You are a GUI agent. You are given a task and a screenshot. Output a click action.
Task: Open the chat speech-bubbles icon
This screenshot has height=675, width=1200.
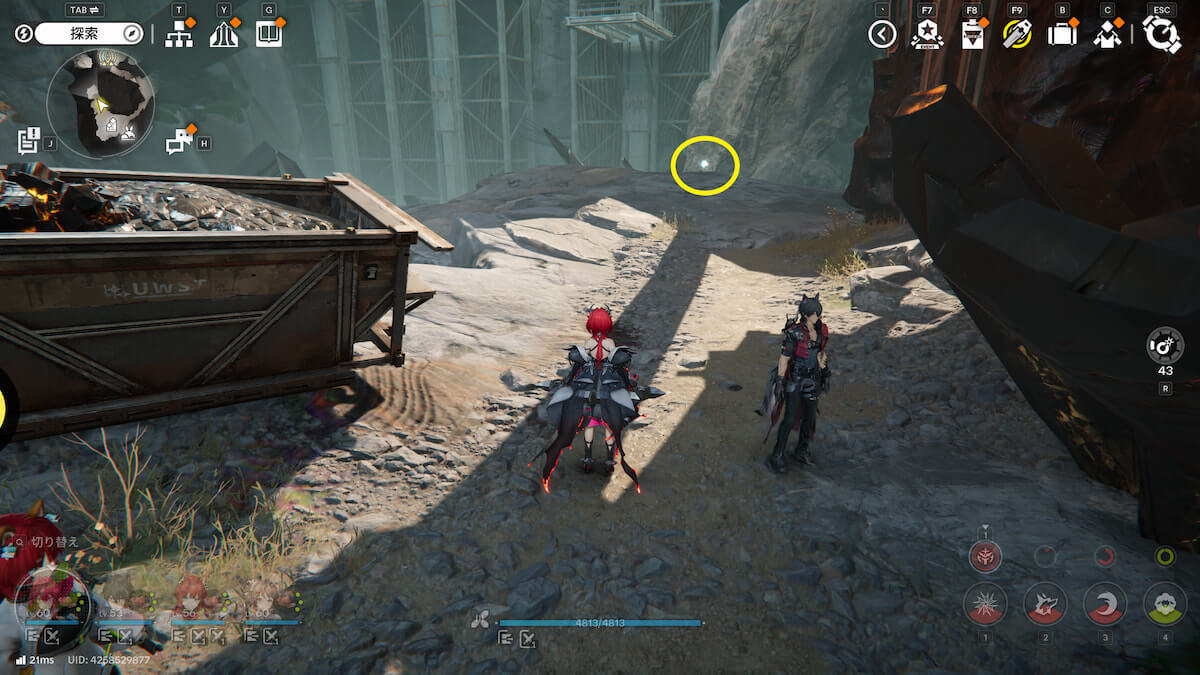[180, 142]
